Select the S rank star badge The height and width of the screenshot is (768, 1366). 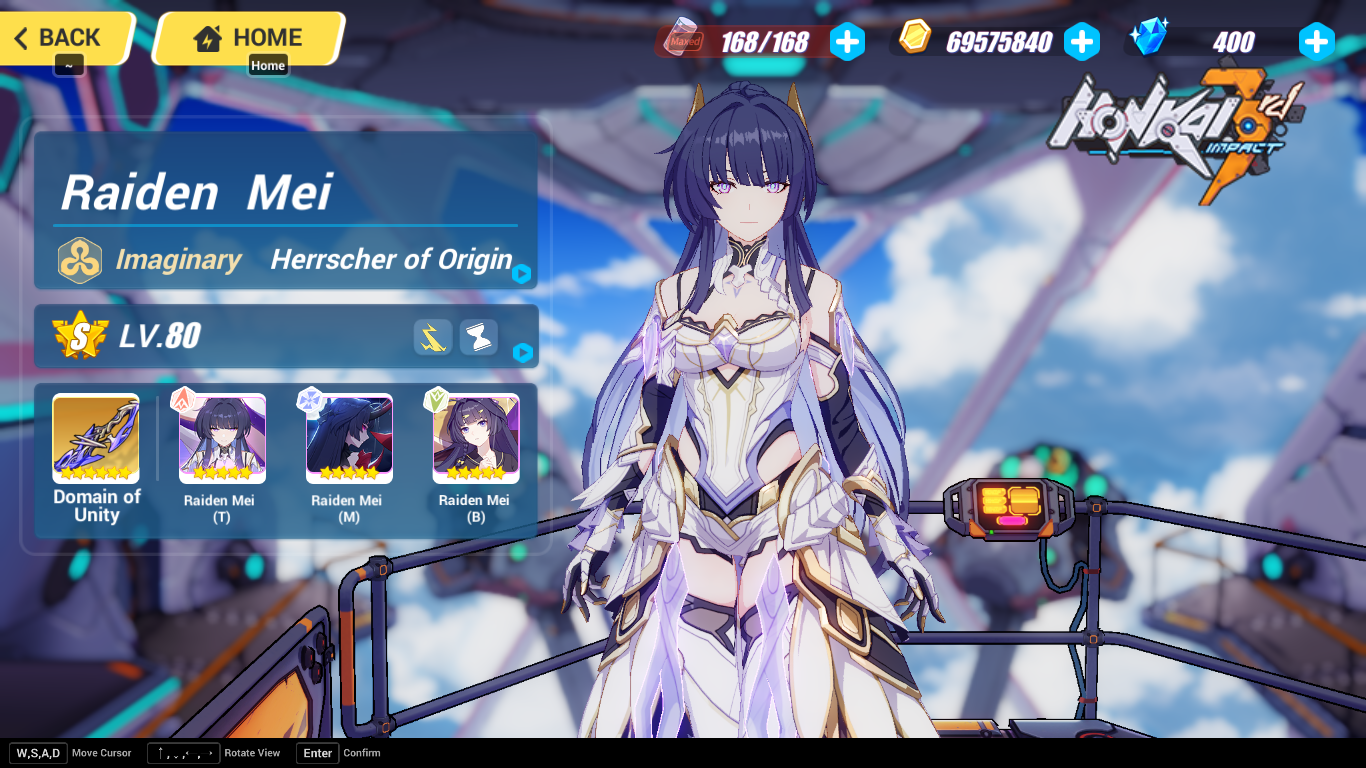79,337
